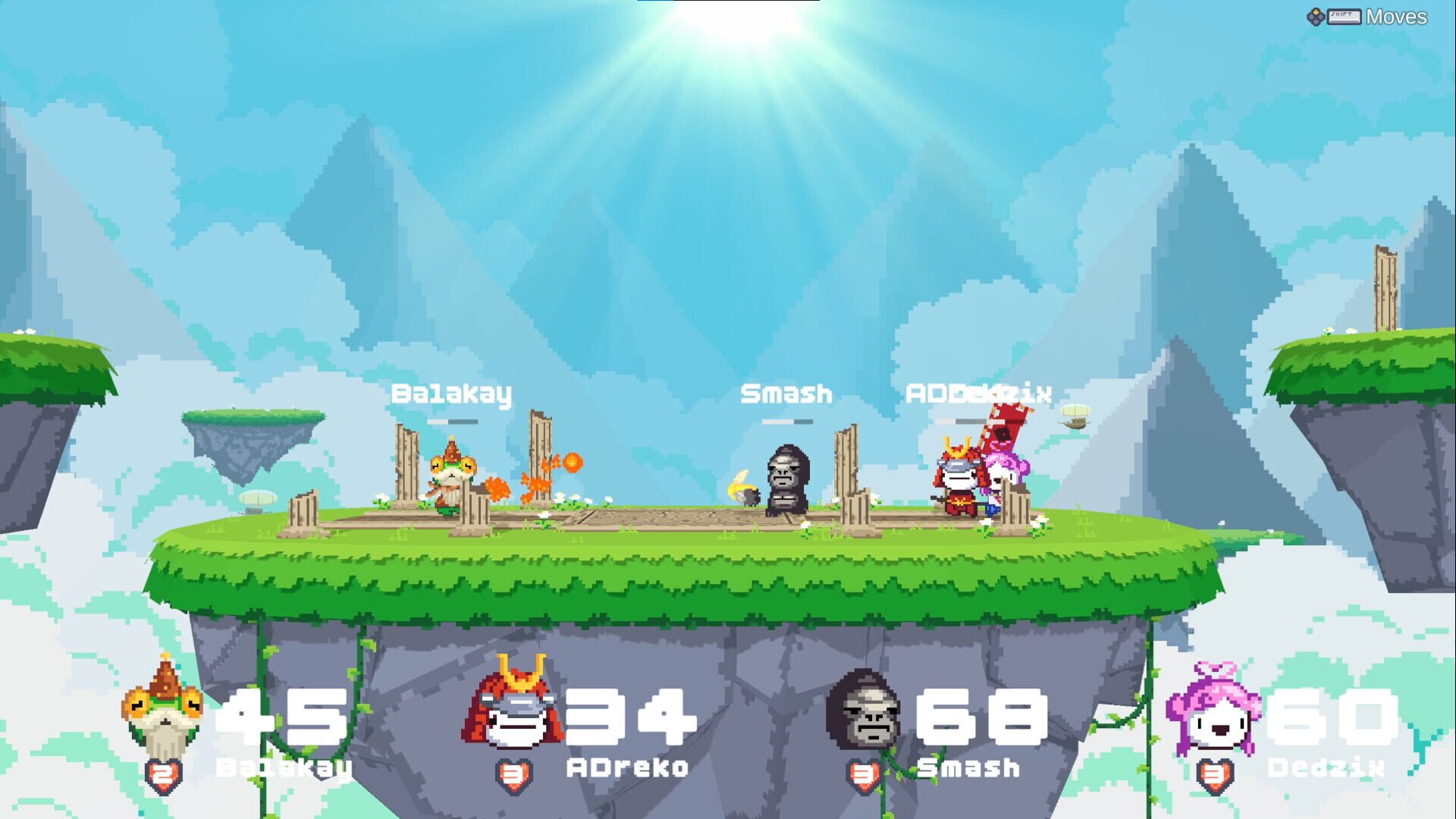Click the banana item beside the gorilla
This screenshot has width=1456, height=819.
point(739,485)
